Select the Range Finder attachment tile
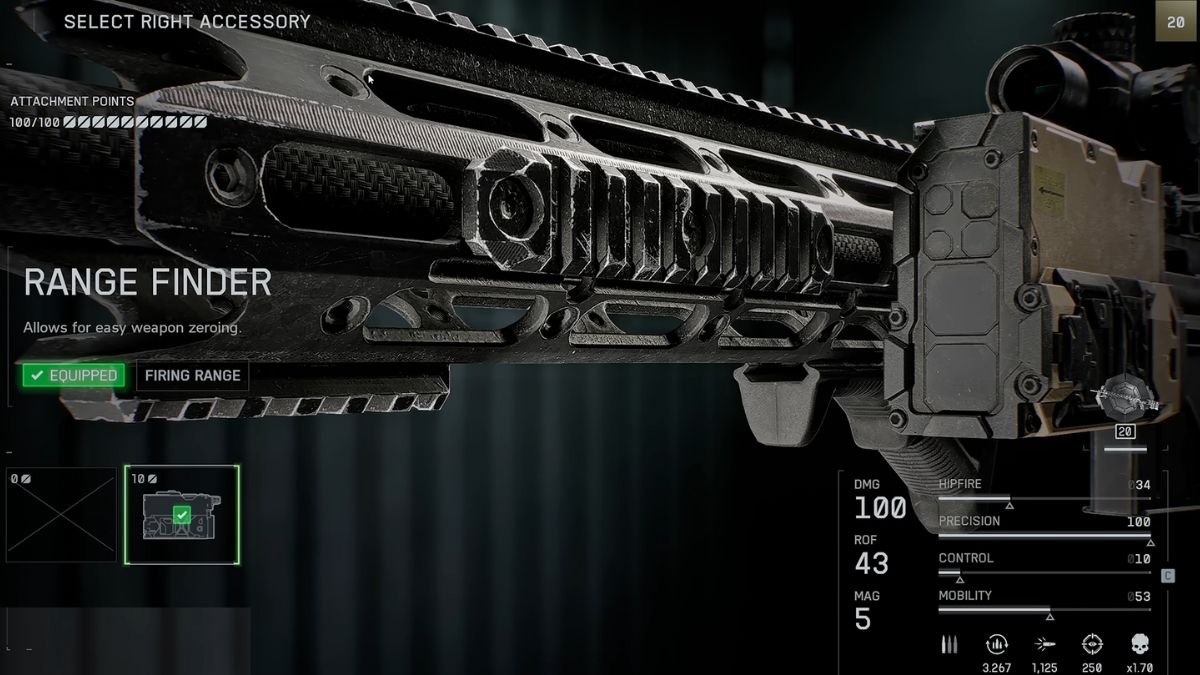Viewport: 1200px width, 675px height. (182, 514)
